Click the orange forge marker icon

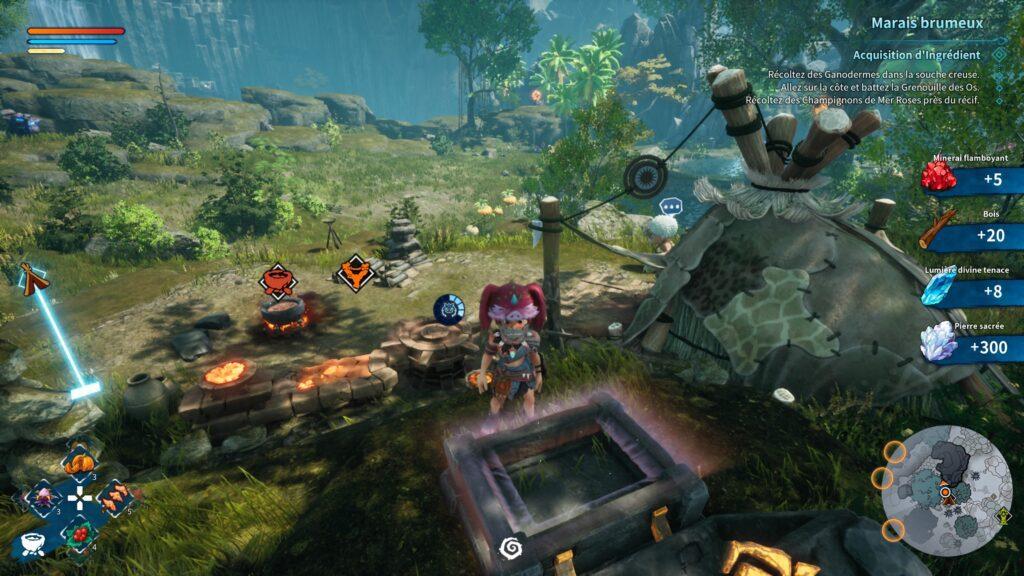pyautogui.click(x=352, y=272)
